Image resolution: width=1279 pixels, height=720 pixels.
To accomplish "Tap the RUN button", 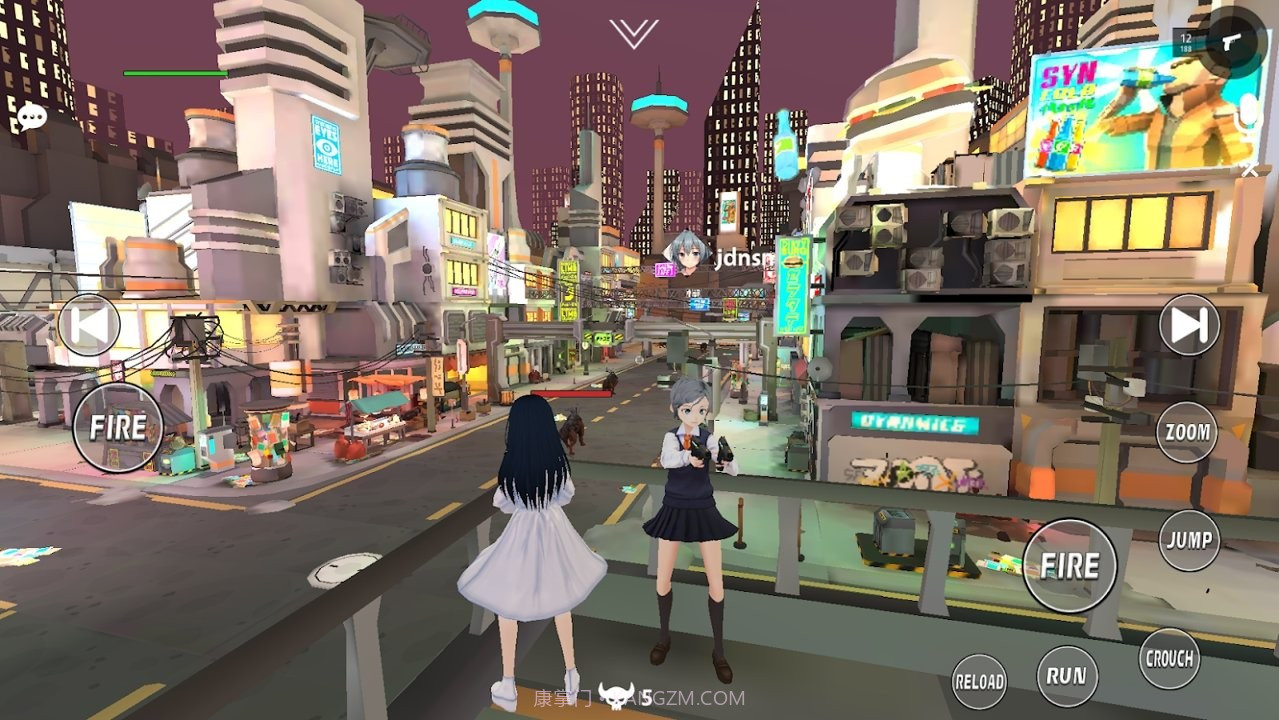I will [1066, 676].
